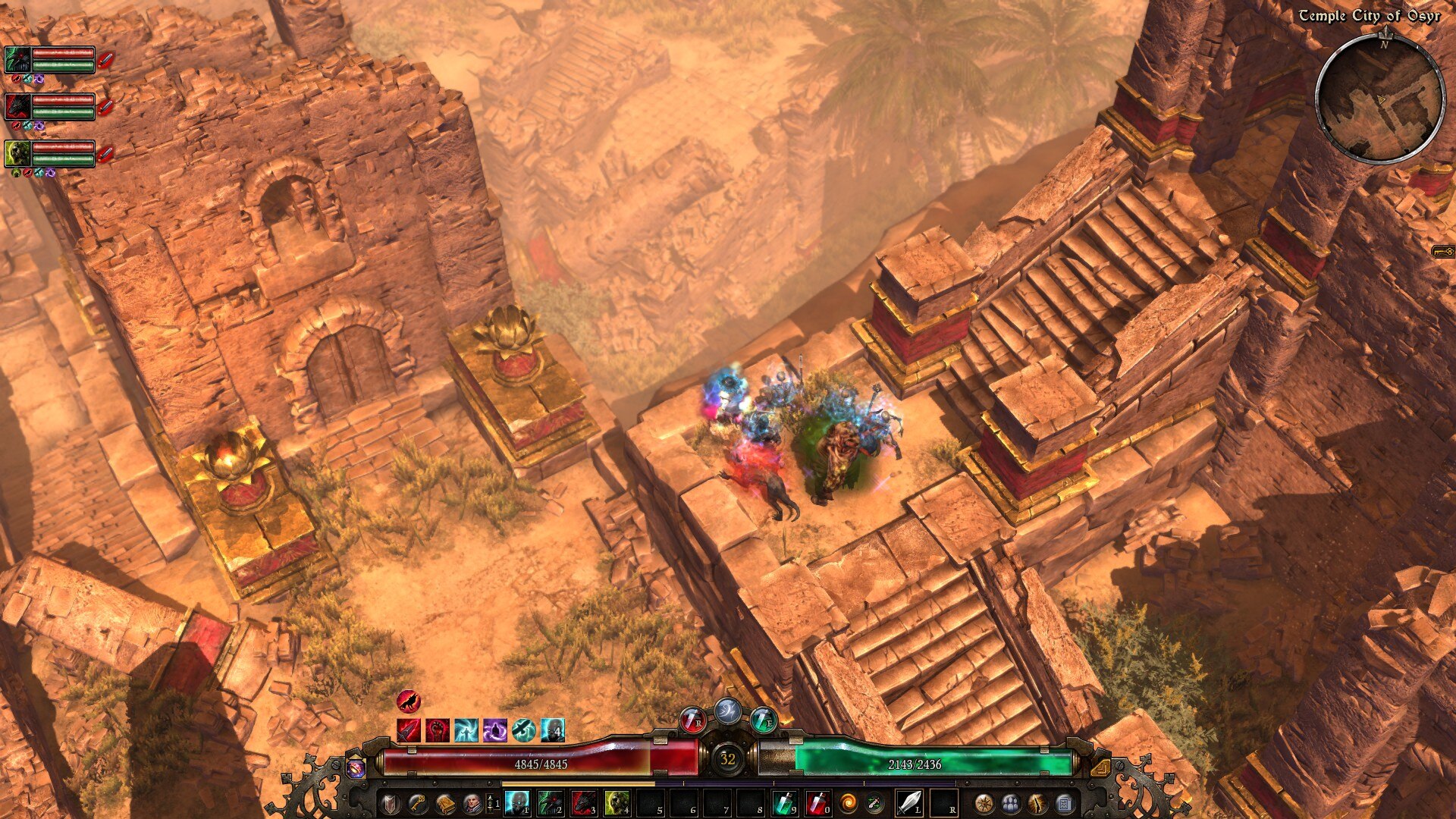The image size is (1456, 819).
Task: Toggle the raven pet's sword attack stance
Action: (106, 59)
